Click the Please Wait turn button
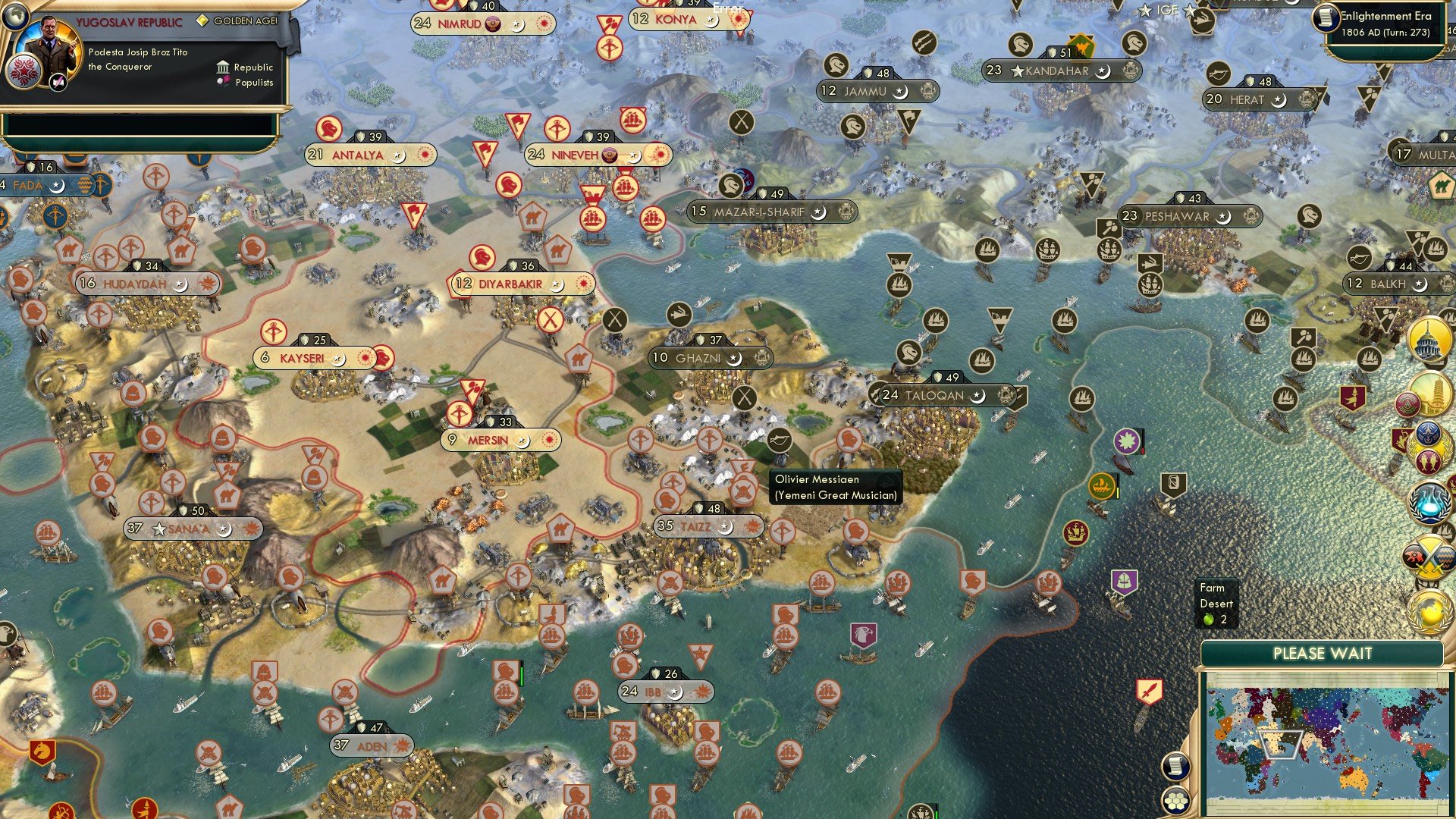The height and width of the screenshot is (819, 1456). pos(1322,654)
